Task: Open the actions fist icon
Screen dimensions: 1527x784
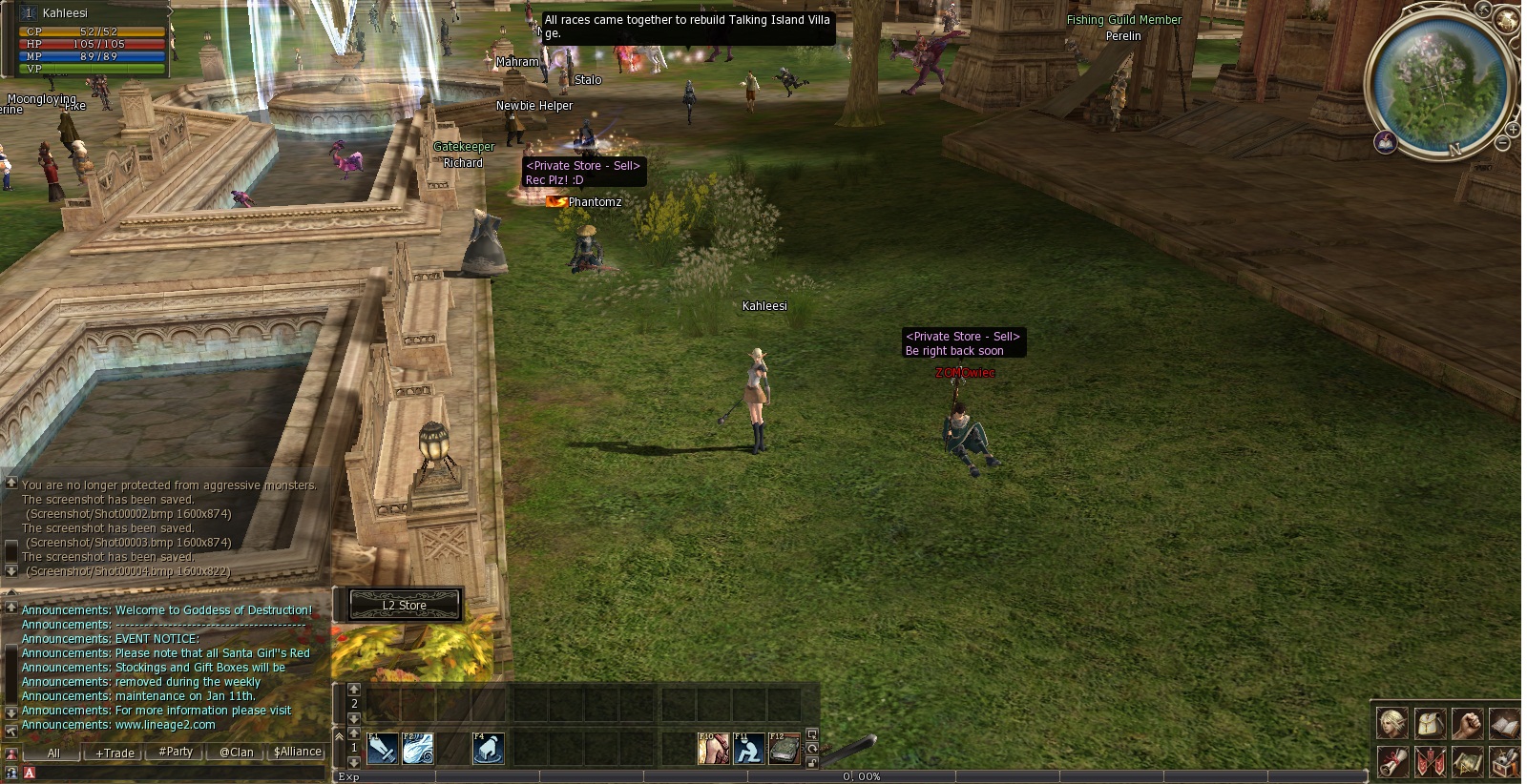Action: (1467, 724)
